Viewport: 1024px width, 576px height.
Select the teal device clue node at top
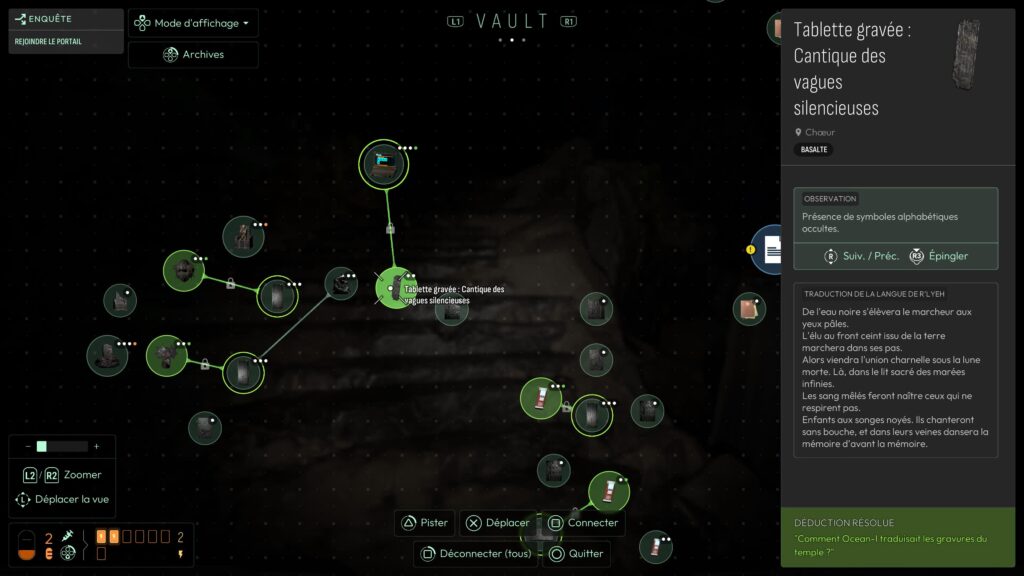[384, 163]
